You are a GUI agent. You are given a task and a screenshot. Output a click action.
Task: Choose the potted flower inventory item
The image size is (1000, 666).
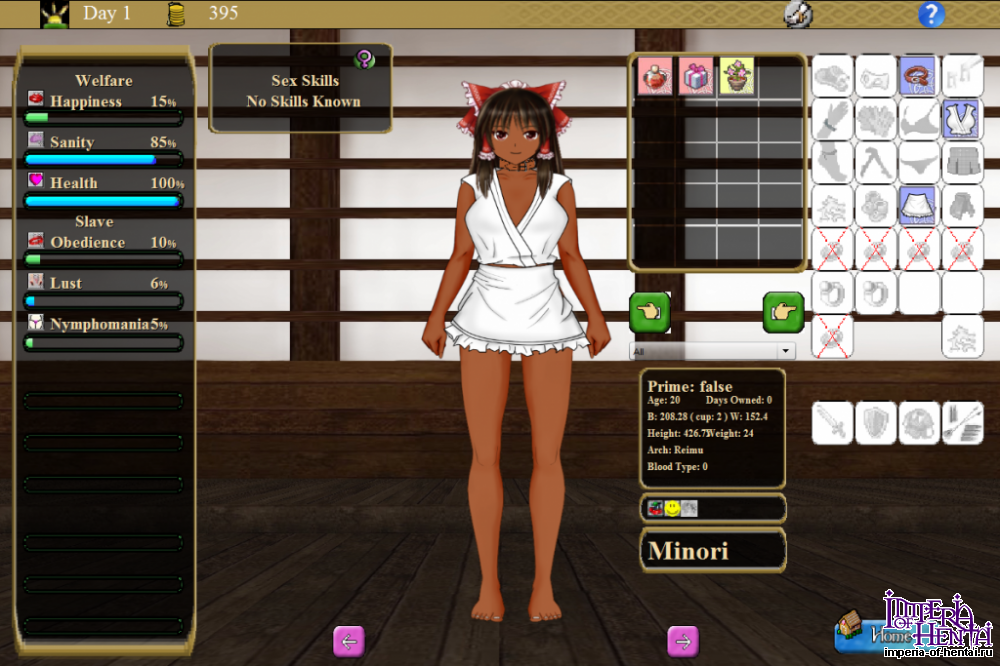737,76
